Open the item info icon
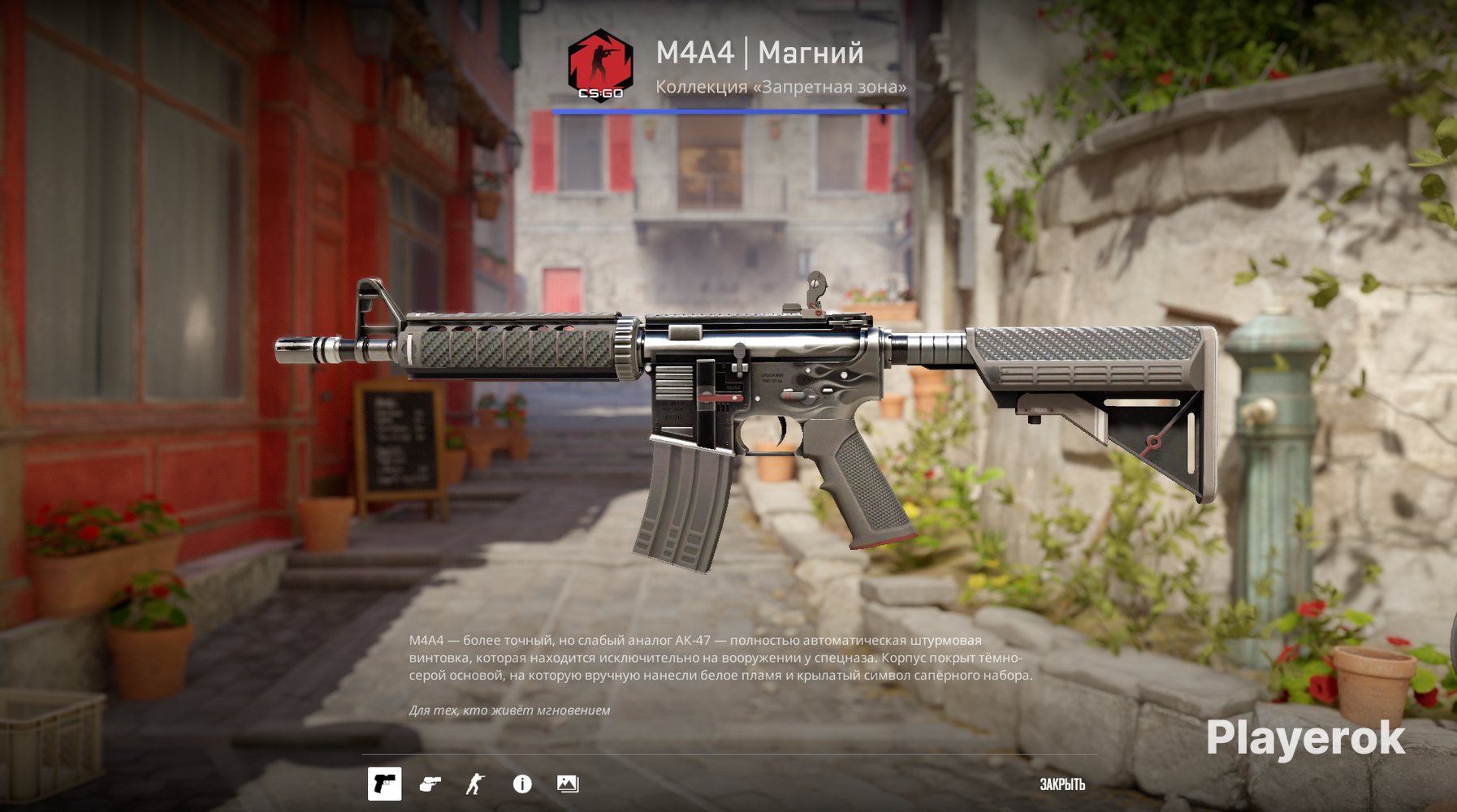 pyautogui.click(x=522, y=784)
